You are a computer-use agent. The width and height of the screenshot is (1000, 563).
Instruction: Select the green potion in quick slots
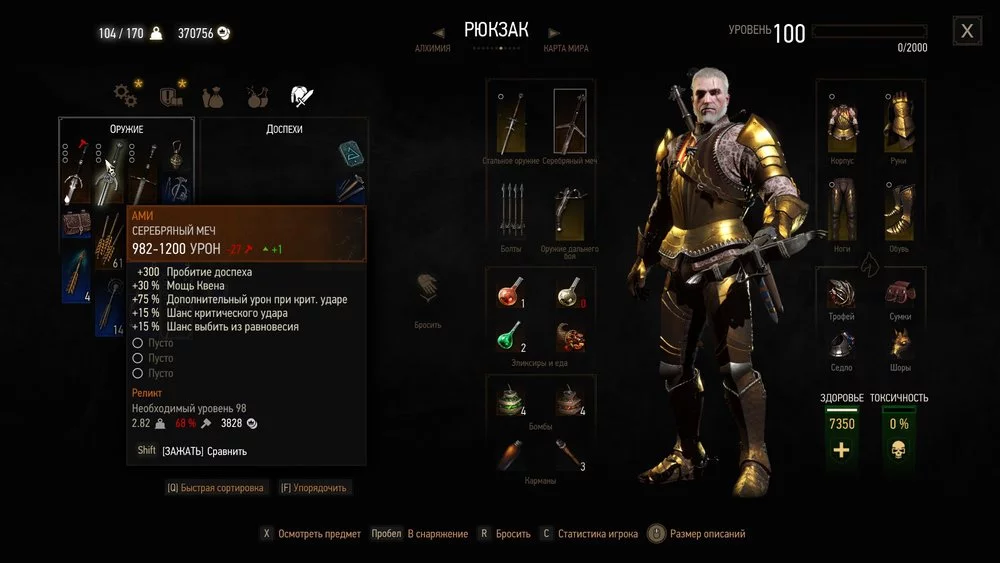click(x=511, y=336)
